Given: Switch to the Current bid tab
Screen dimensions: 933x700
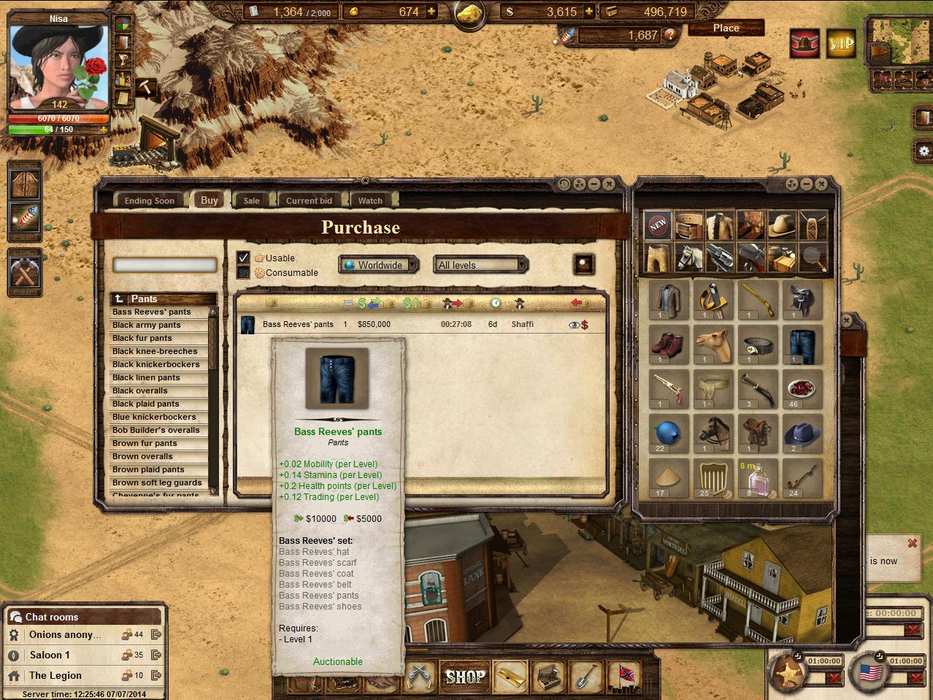Looking at the screenshot, I should [x=309, y=201].
